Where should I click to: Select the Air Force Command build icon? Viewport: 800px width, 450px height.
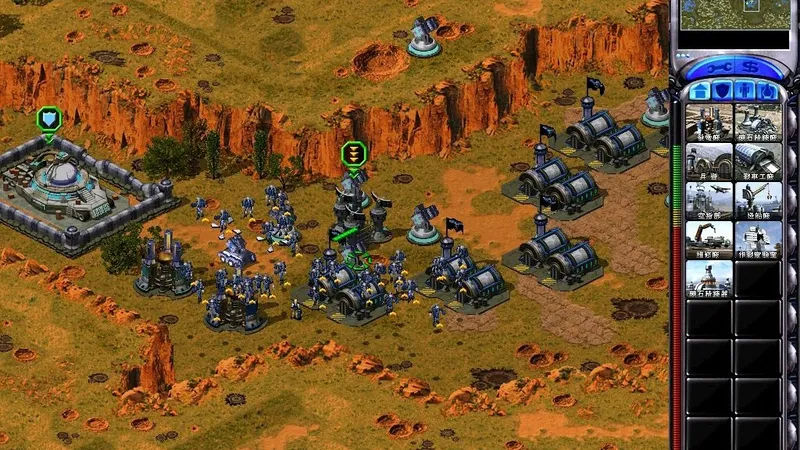point(709,200)
